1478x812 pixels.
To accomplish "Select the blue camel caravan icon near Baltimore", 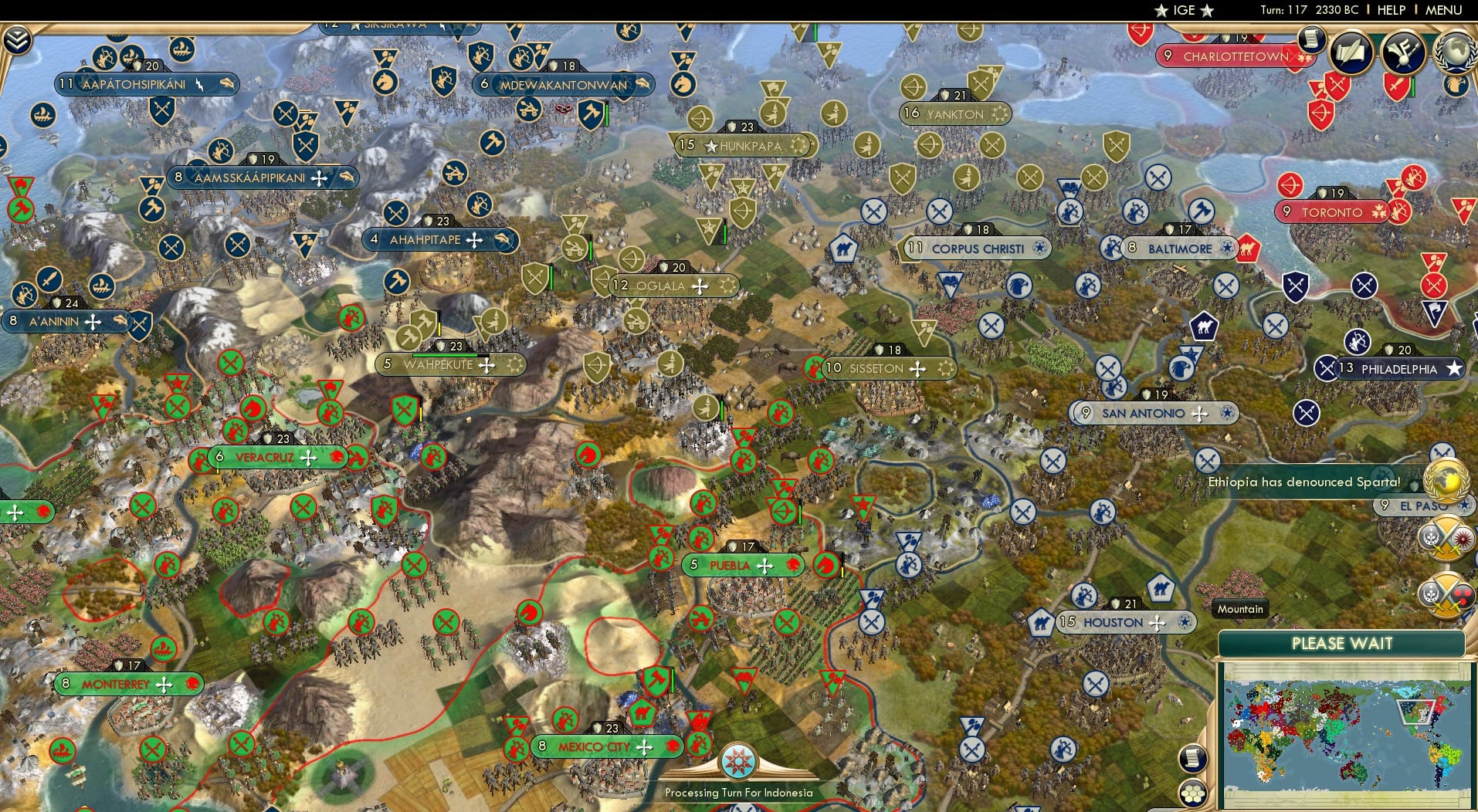I will (x=1204, y=326).
